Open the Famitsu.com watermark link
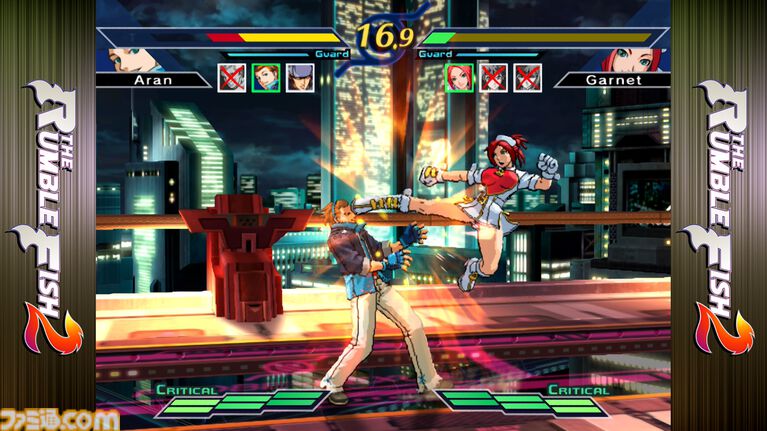Screen dimensions: 767x431 click(x=62, y=418)
